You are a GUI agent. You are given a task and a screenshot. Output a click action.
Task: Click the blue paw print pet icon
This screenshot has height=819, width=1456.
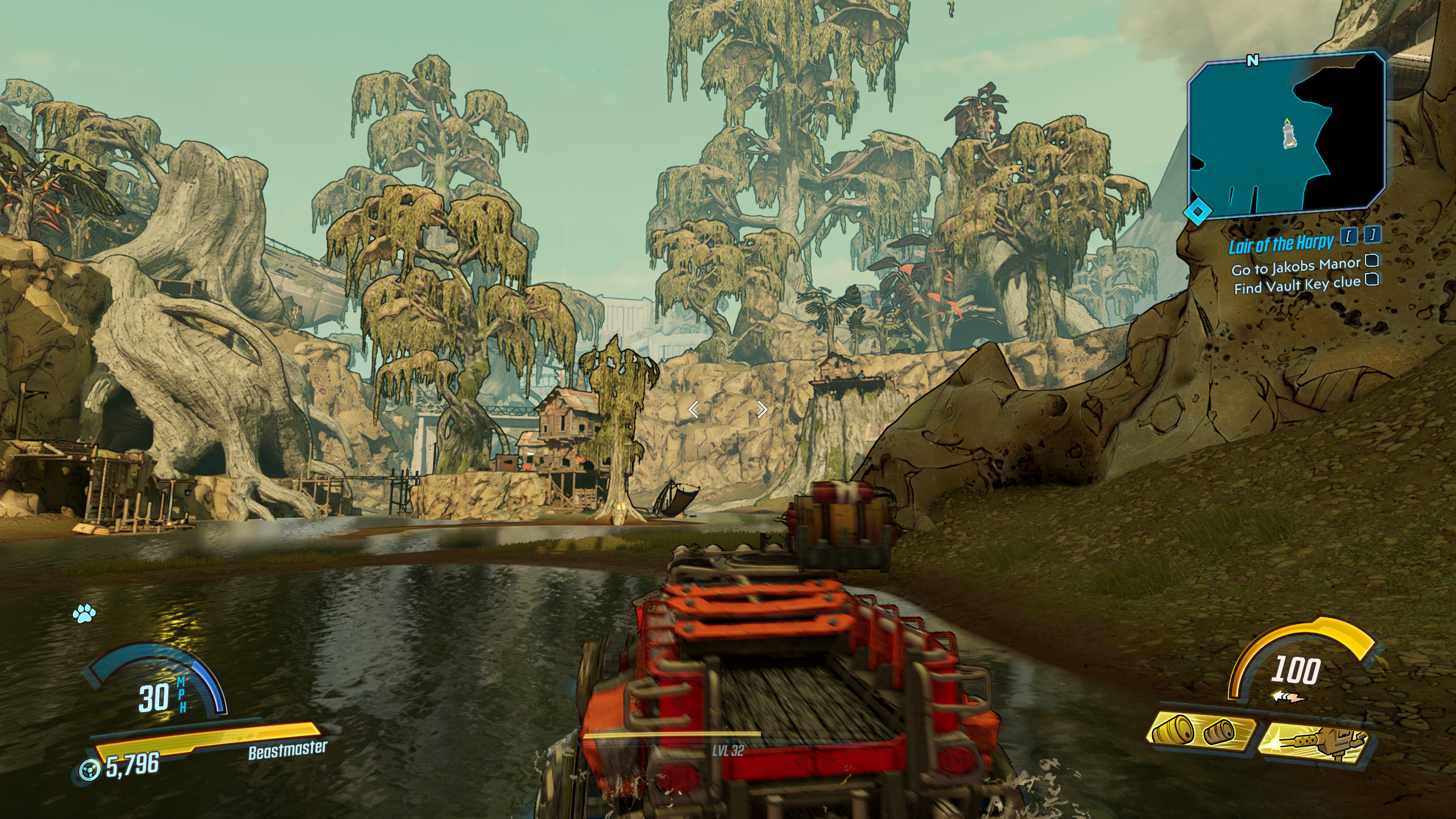84,613
